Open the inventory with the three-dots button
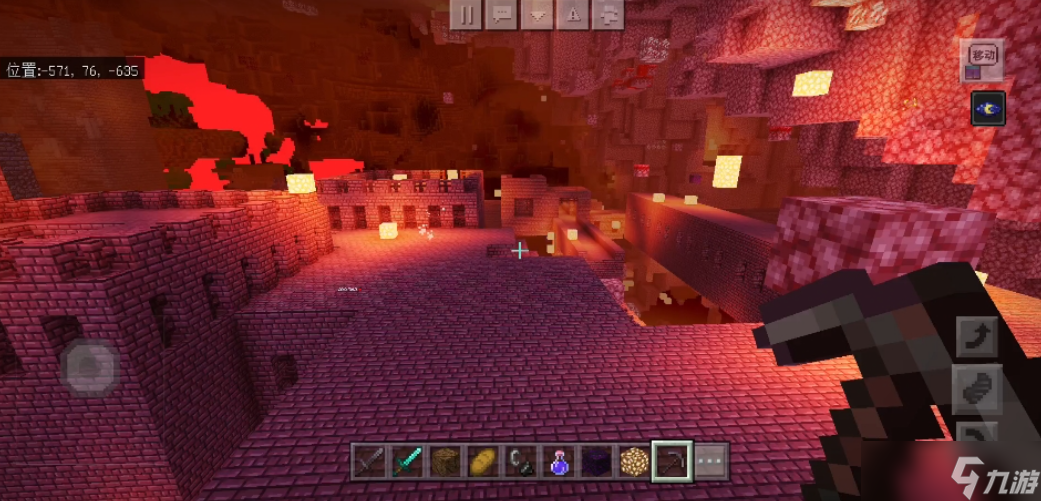1041x501 pixels. [x=710, y=461]
